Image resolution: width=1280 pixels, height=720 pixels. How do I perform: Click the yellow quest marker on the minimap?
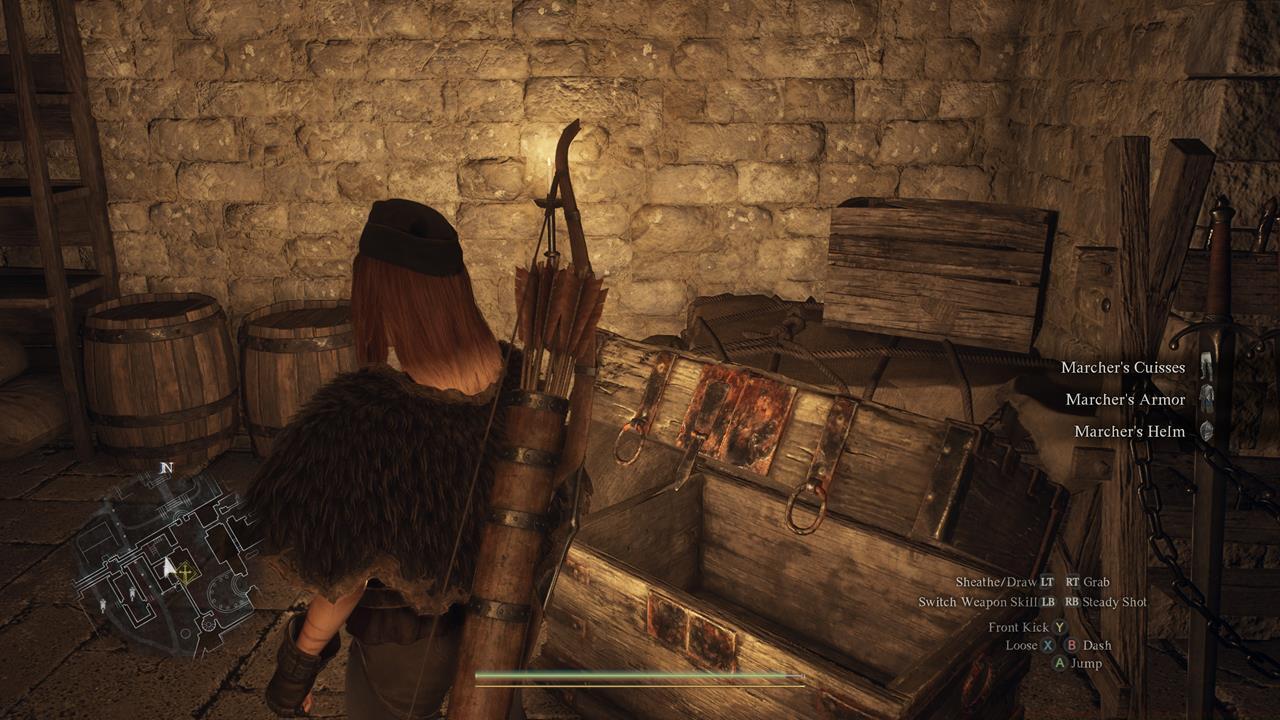[186, 572]
